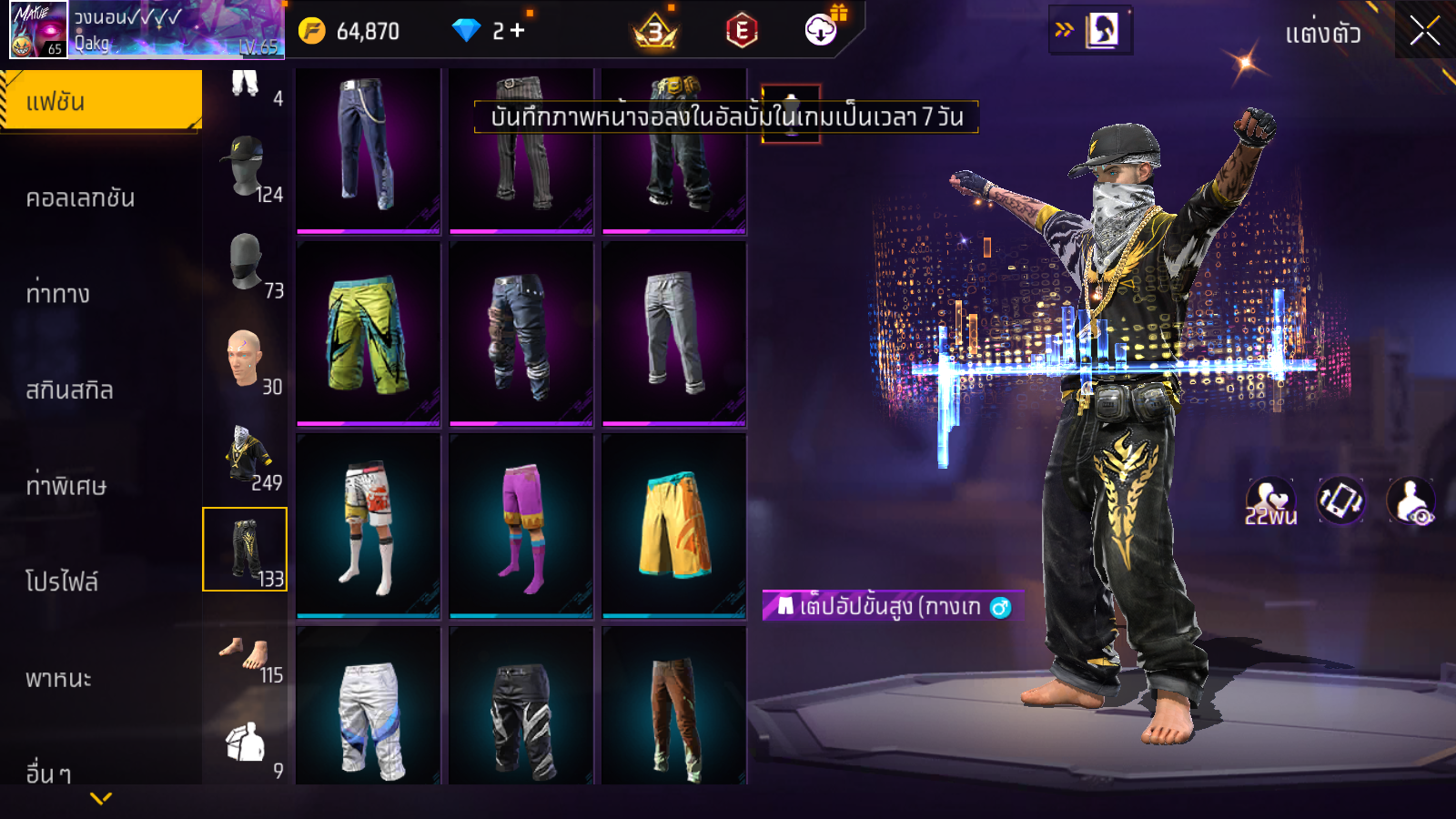Open the head/face category with 30 items

tap(246, 361)
